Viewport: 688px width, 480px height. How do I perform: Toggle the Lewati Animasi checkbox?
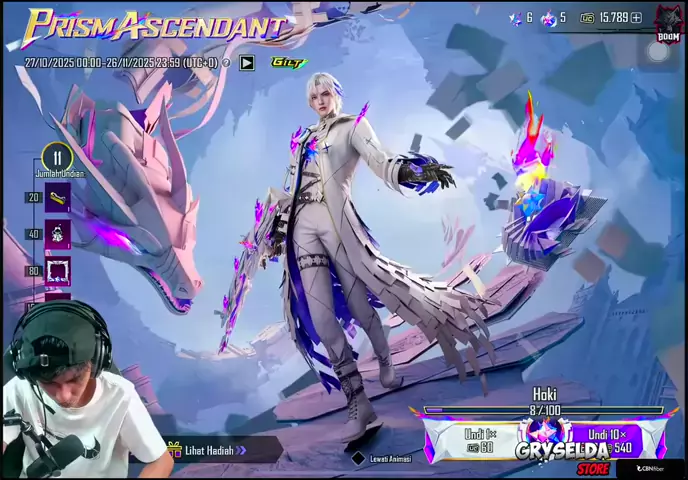[x=359, y=458]
